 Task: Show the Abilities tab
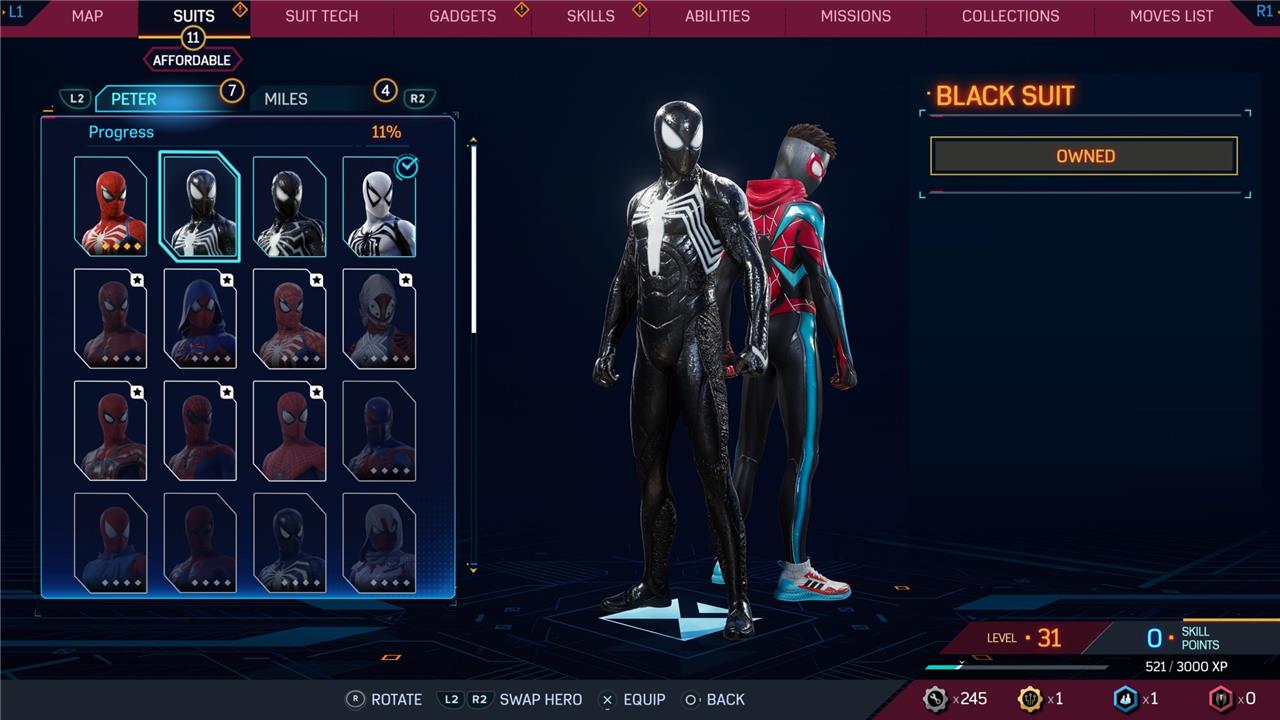click(717, 16)
